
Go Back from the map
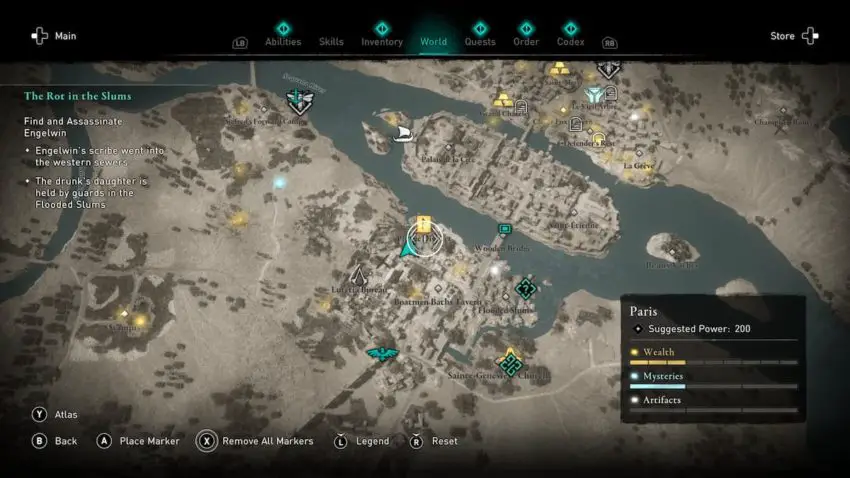55,441
